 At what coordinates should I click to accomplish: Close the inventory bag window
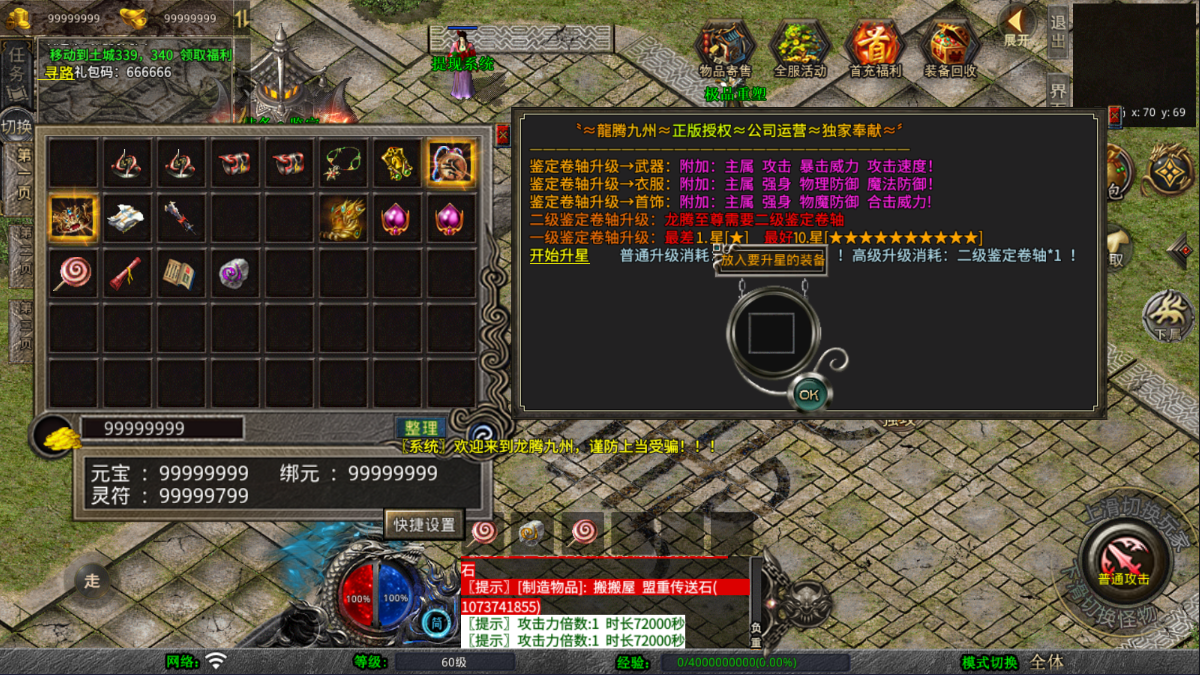tap(502, 134)
